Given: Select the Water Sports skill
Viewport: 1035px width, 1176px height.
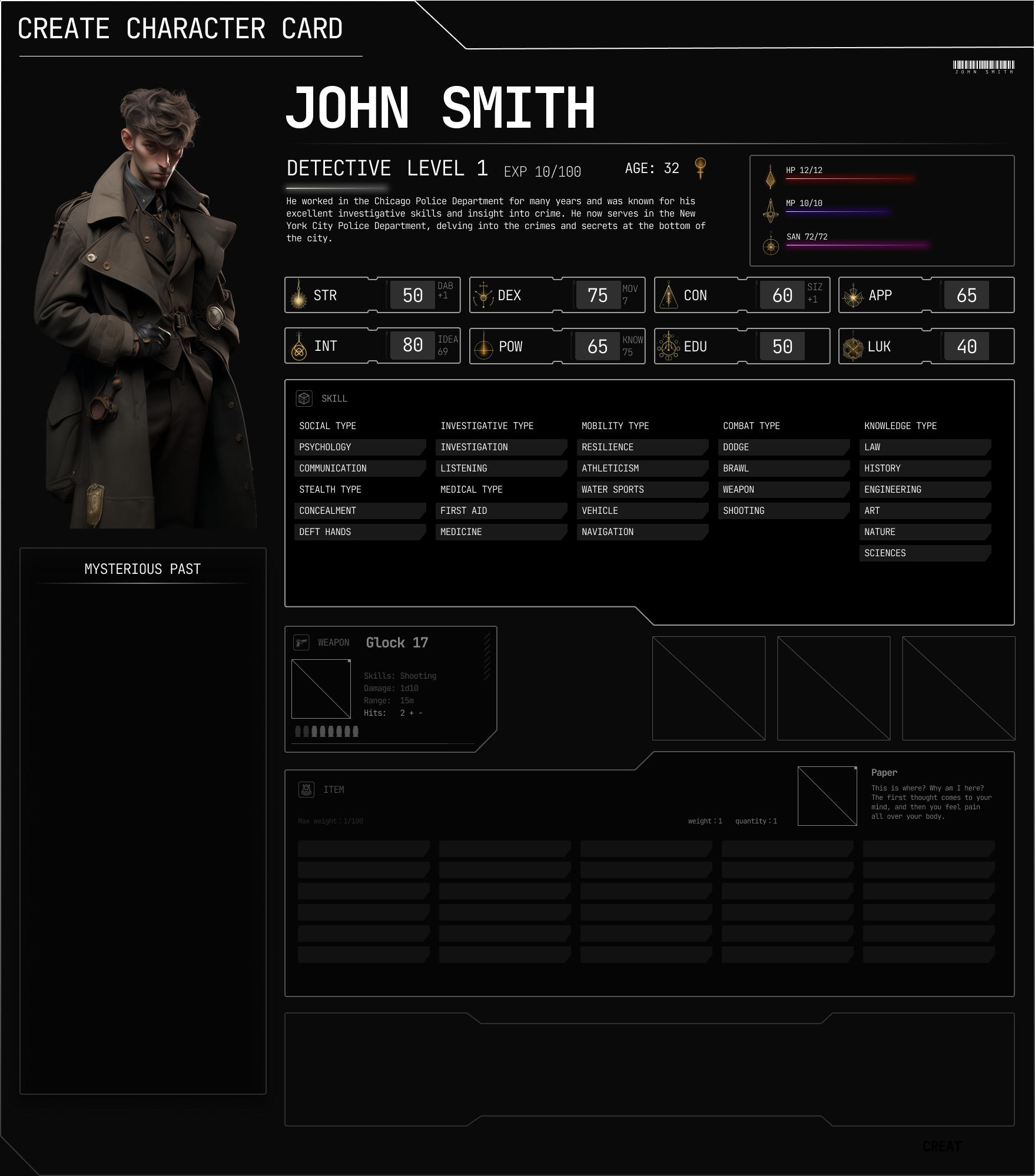Looking at the screenshot, I should tap(642, 490).
